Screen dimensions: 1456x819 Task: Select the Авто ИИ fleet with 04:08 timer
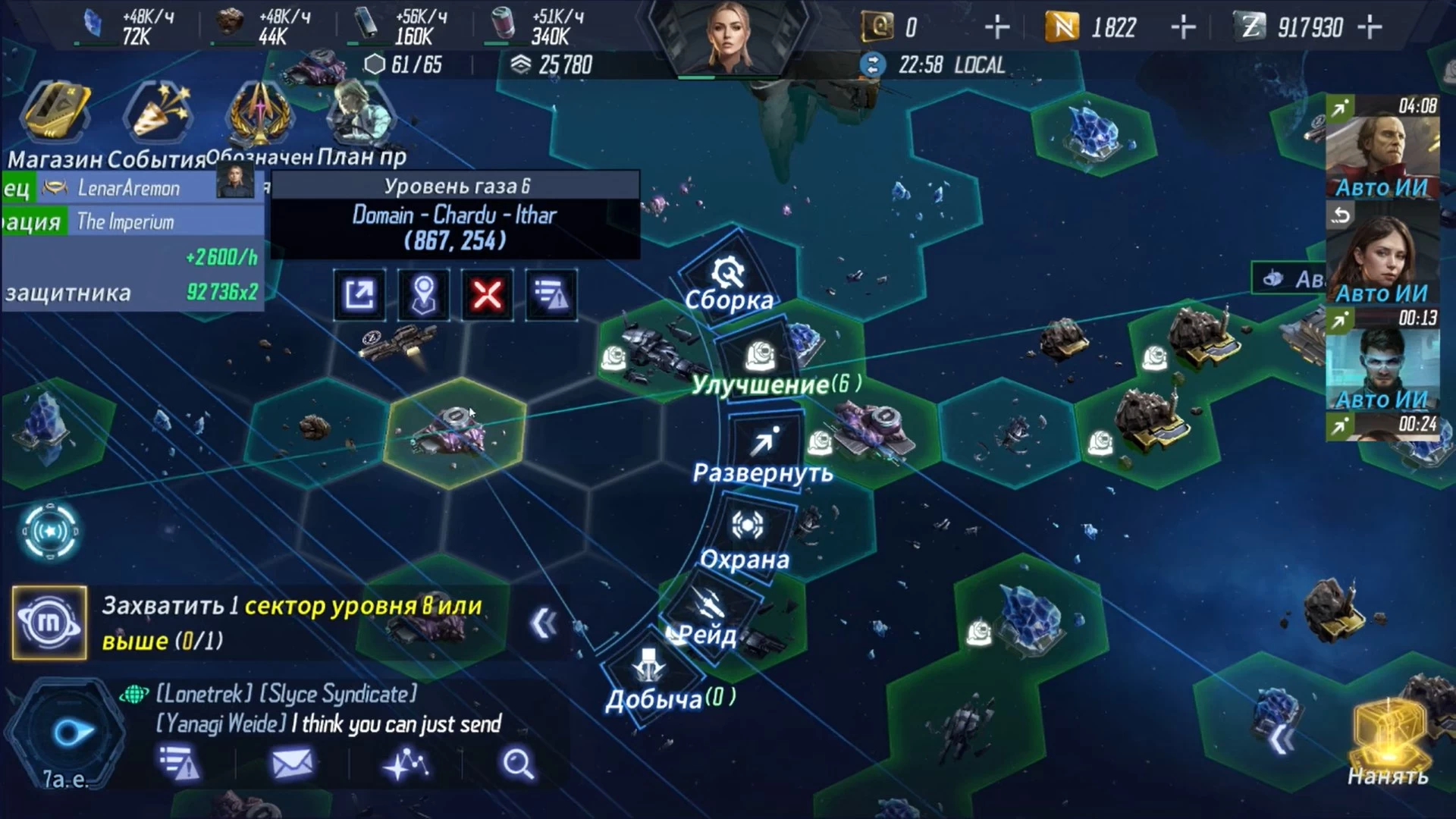(x=1382, y=148)
